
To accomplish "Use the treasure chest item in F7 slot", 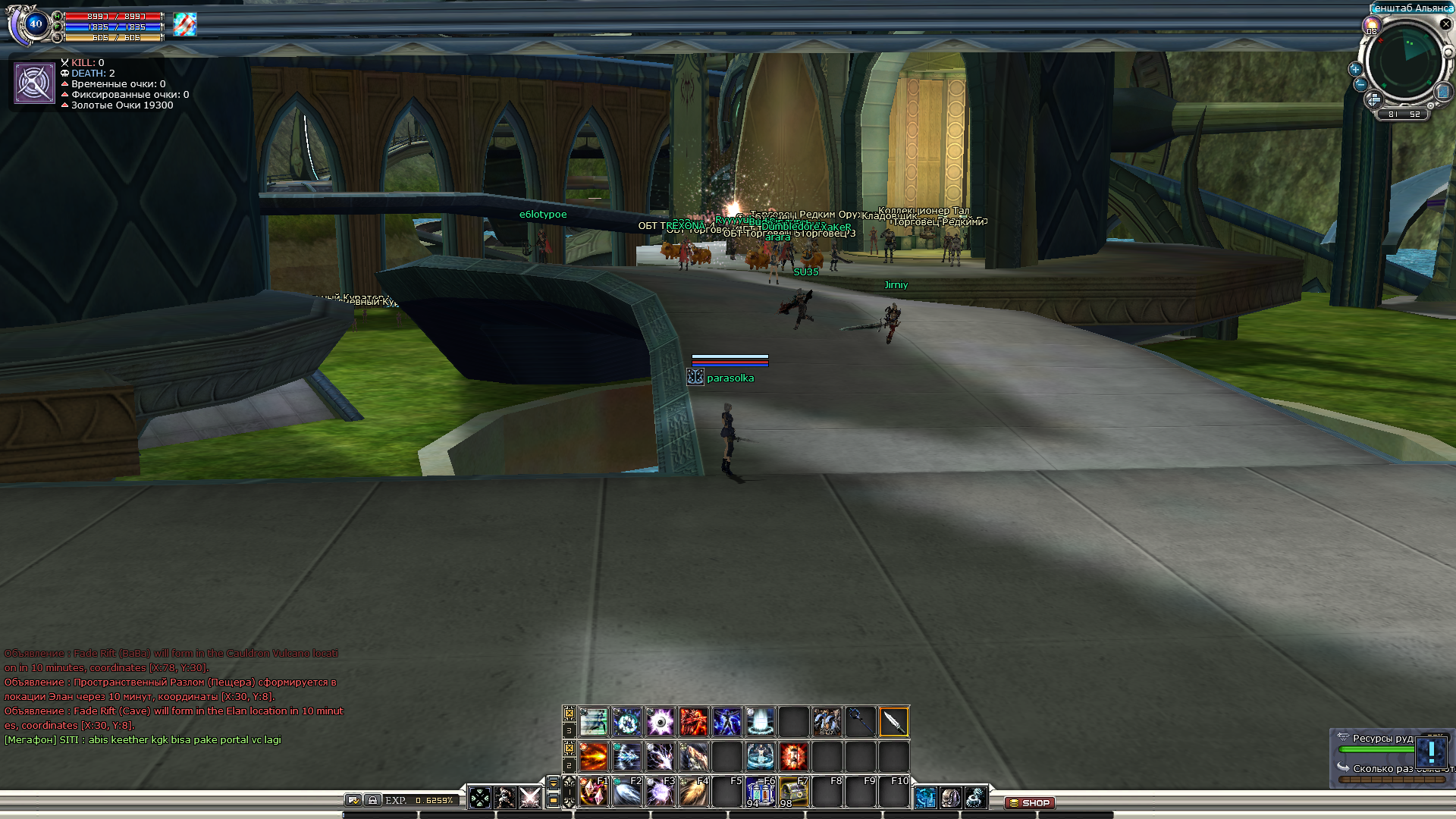I will tap(793, 792).
